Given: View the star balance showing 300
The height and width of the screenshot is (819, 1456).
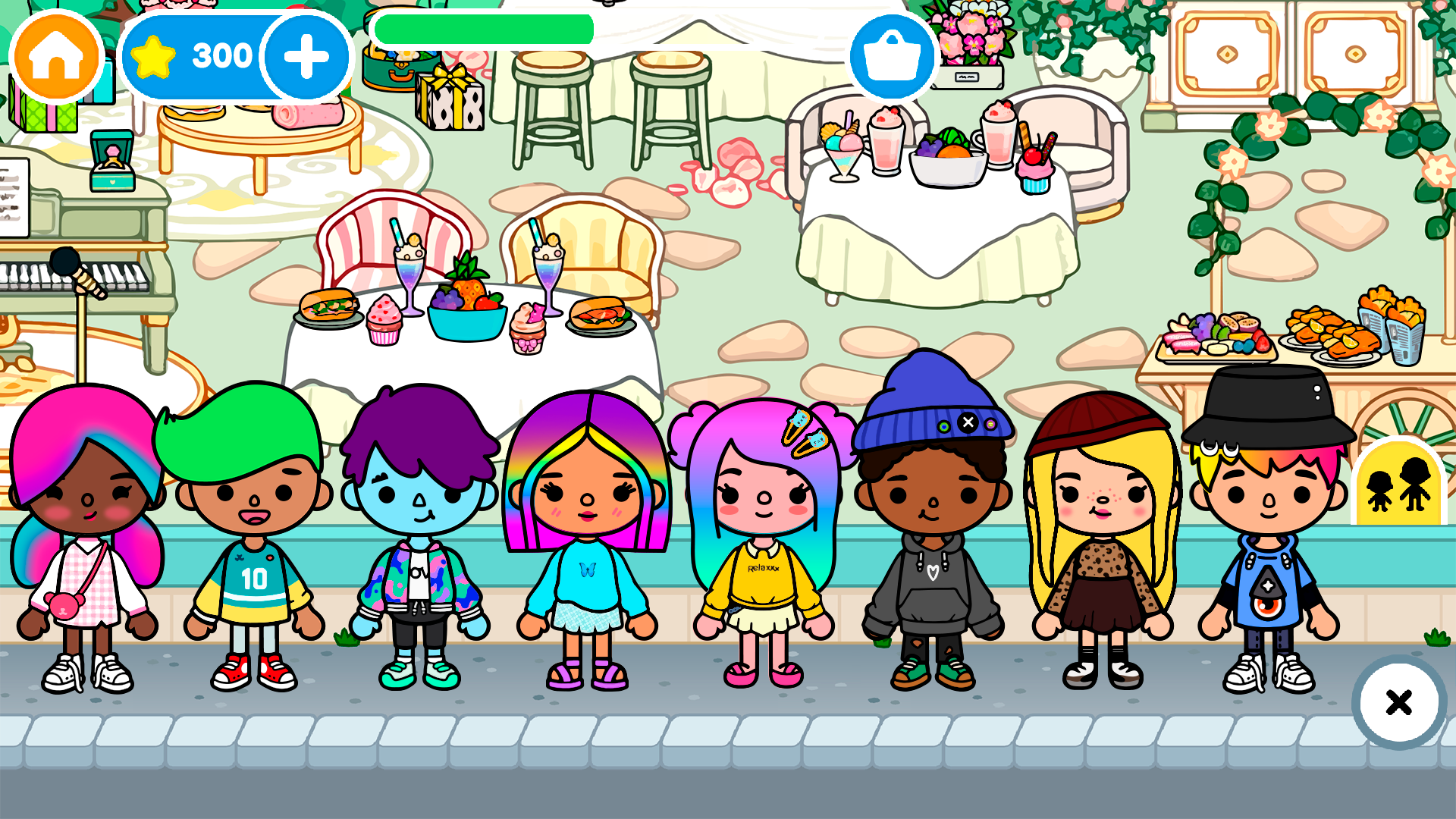Looking at the screenshot, I should [x=222, y=54].
